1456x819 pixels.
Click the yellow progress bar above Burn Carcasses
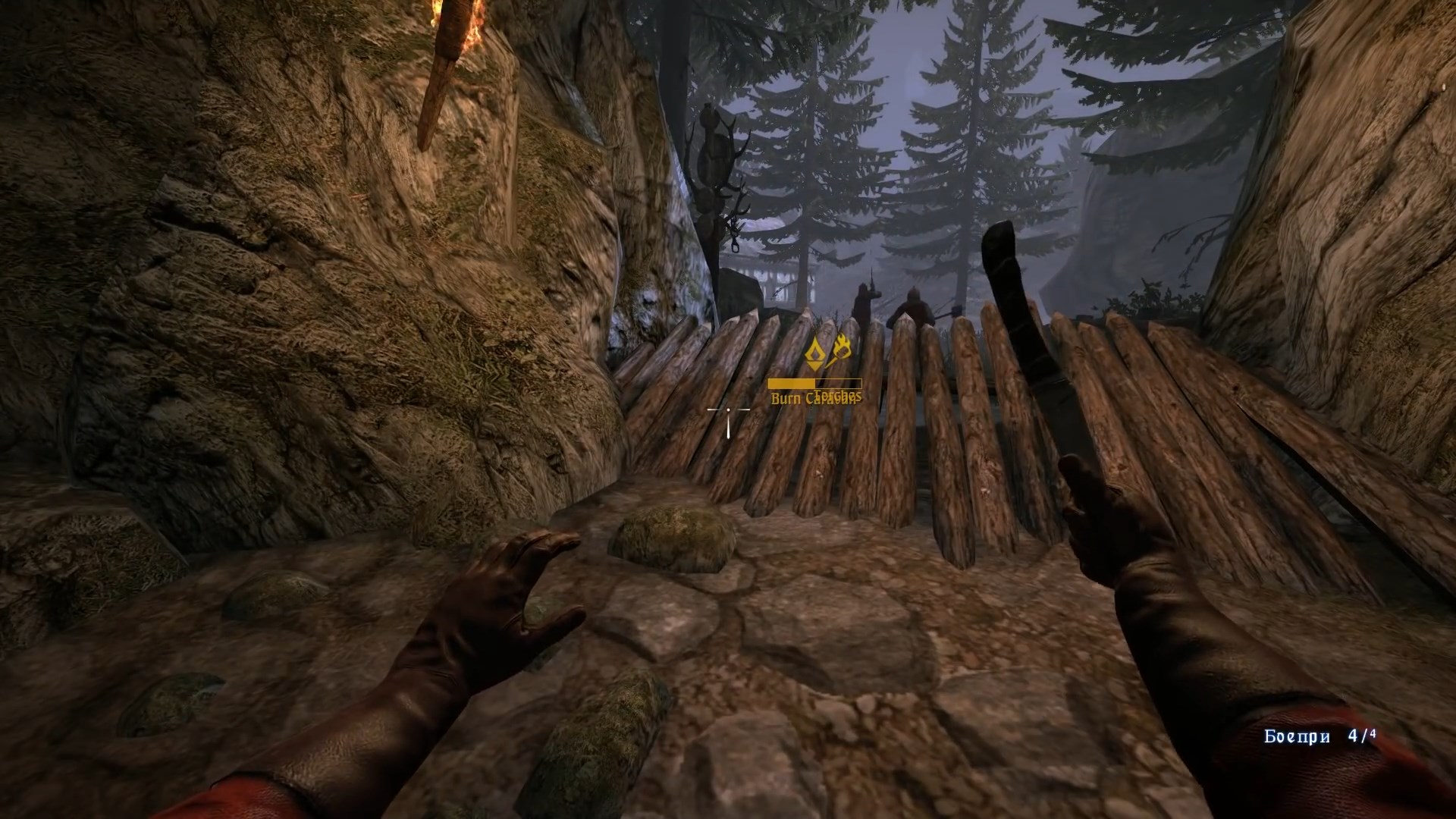815,383
